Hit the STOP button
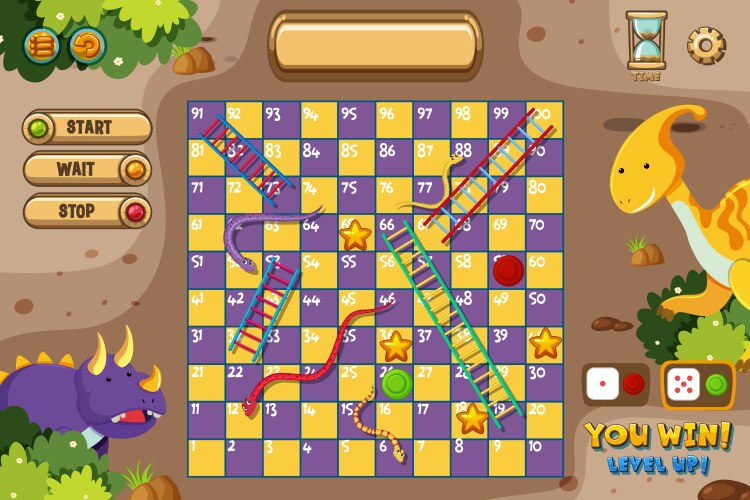The image size is (750, 500). [87, 211]
